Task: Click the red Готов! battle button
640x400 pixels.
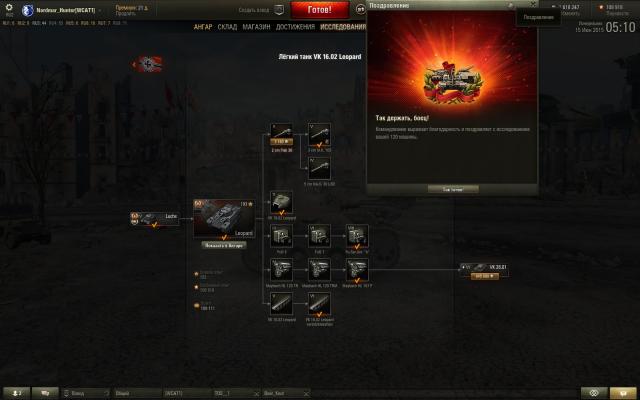Action: [313, 9]
